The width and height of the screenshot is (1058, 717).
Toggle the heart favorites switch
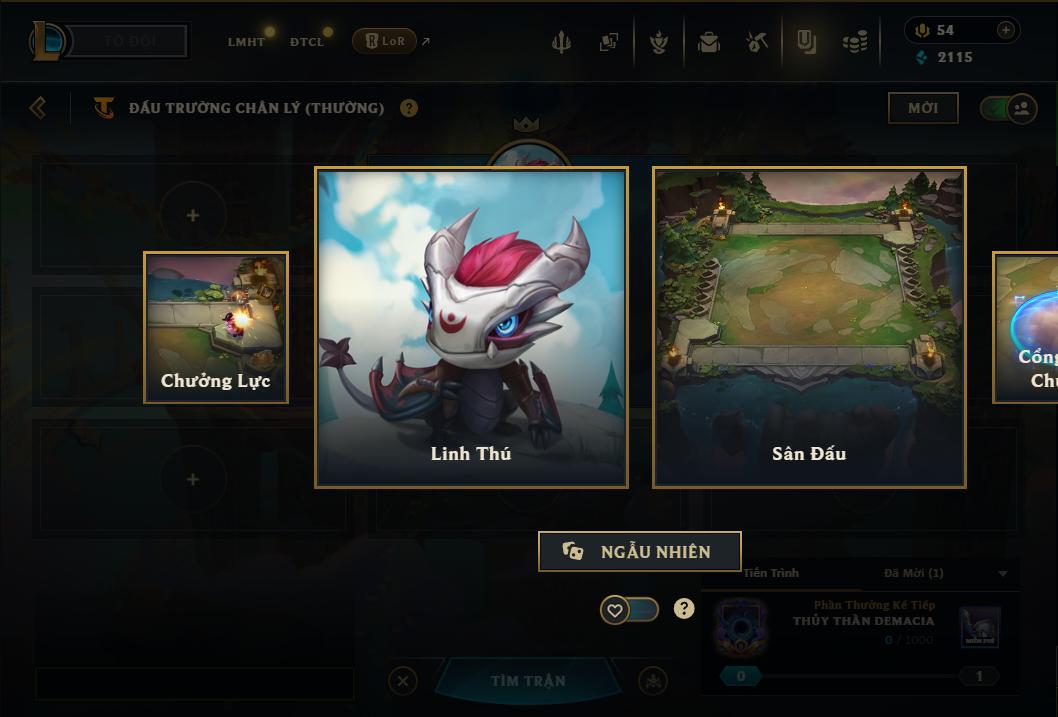click(x=629, y=609)
